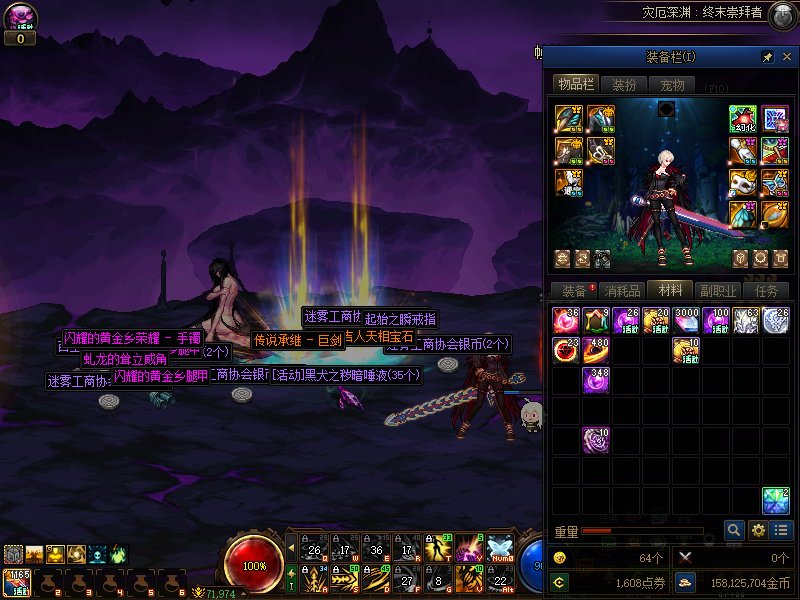The height and width of the screenshot is (600, 800).
Task: Activate the blue butterfly skill icon
Action: click(499, 550)
